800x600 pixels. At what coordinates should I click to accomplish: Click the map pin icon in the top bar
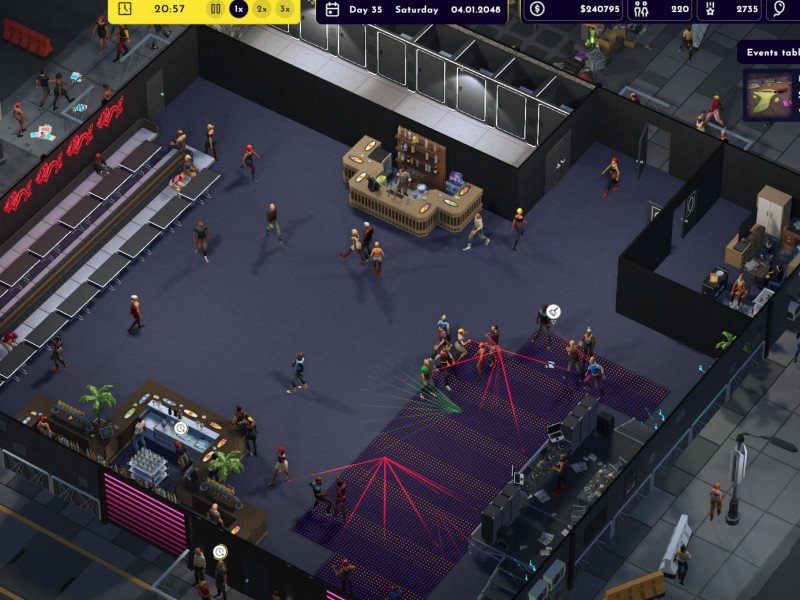point(783,10)
